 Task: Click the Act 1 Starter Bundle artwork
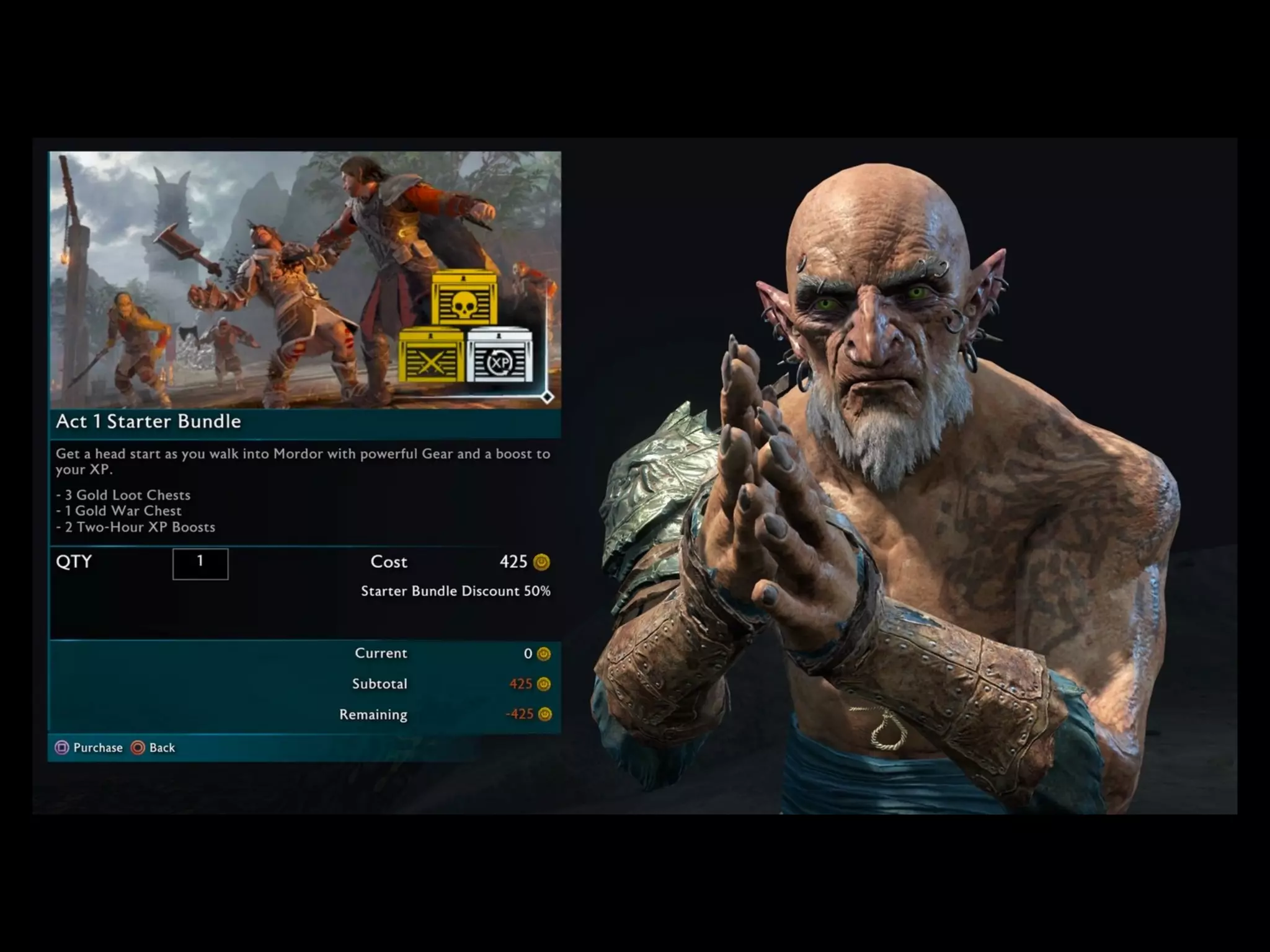pyautogui.click(x=305, y=280)
